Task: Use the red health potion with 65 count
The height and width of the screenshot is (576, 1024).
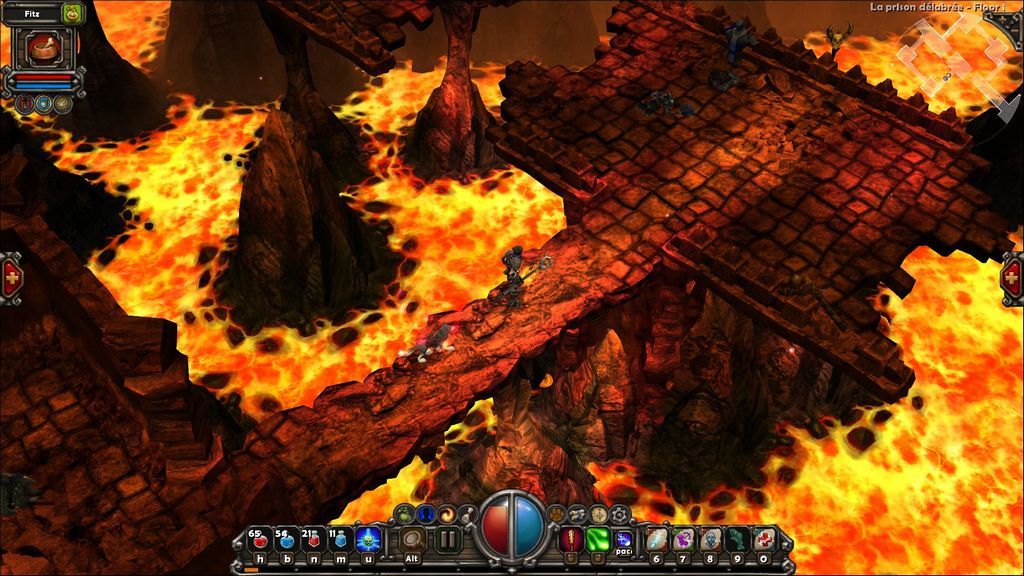Action: coord(259,541)
